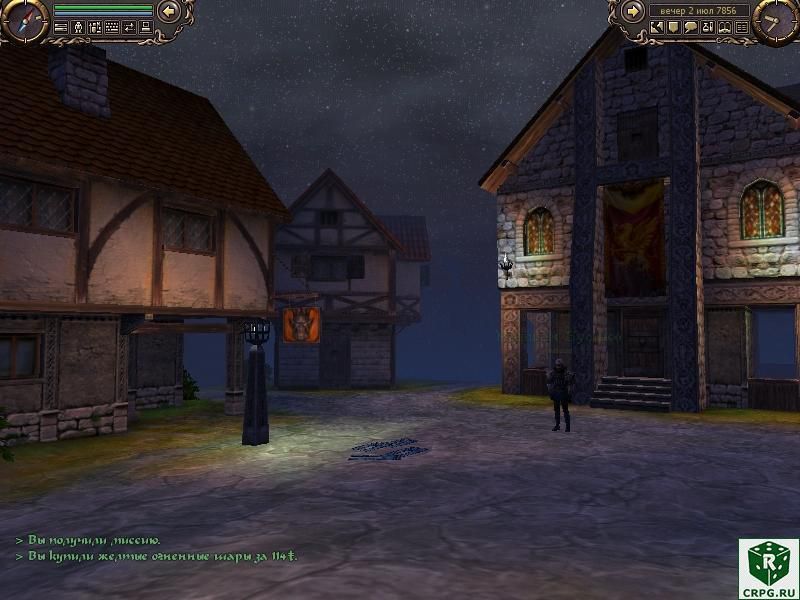800x600 pixels.
Task: Open the map icon with diagonal path
Action: [x=657, y=27]
